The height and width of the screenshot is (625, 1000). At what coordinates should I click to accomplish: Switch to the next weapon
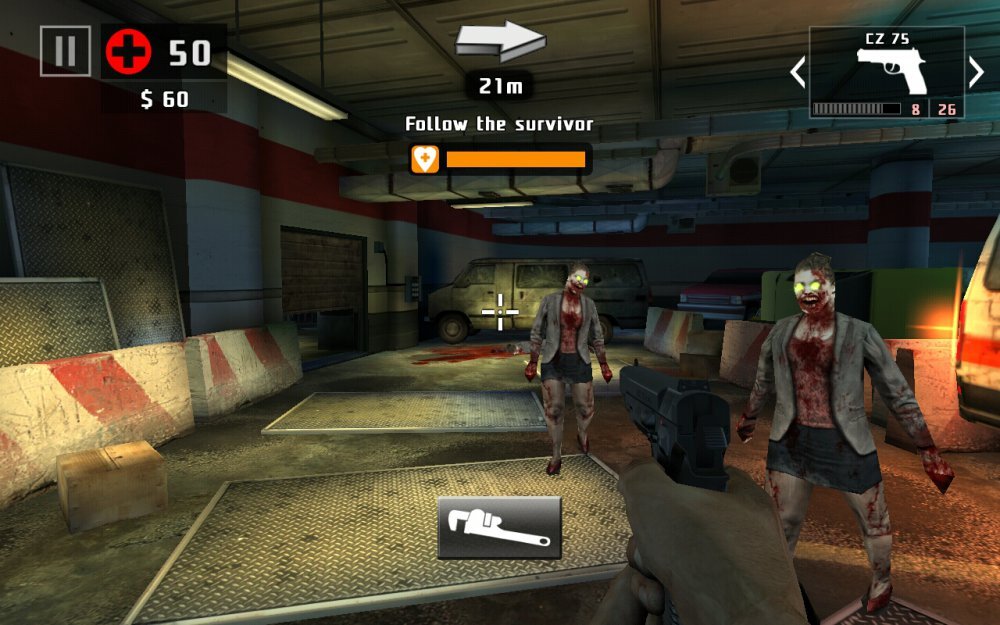click(x=976, y=72)
